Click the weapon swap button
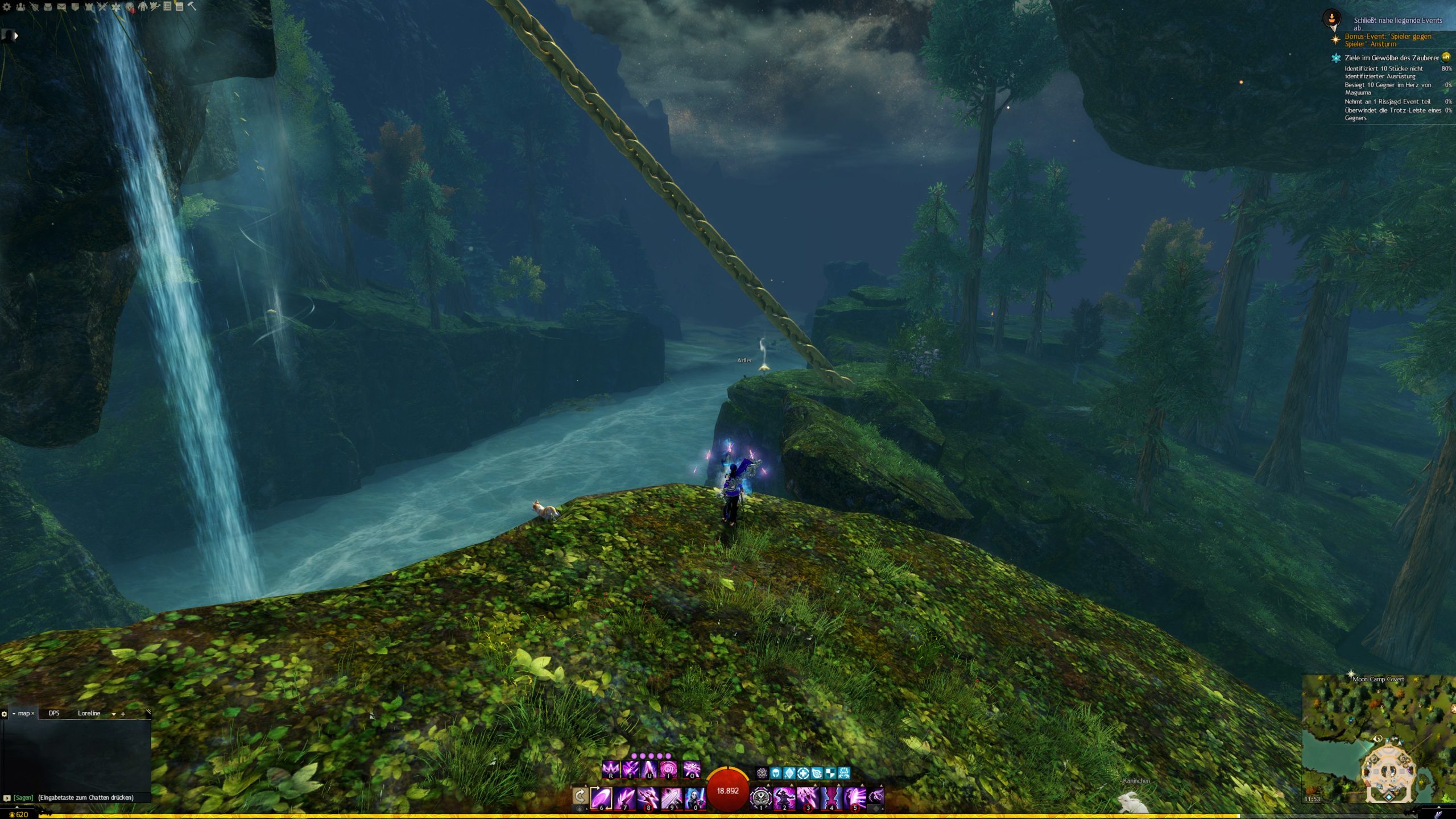The image size is (1456, 819). pos(580,796)
